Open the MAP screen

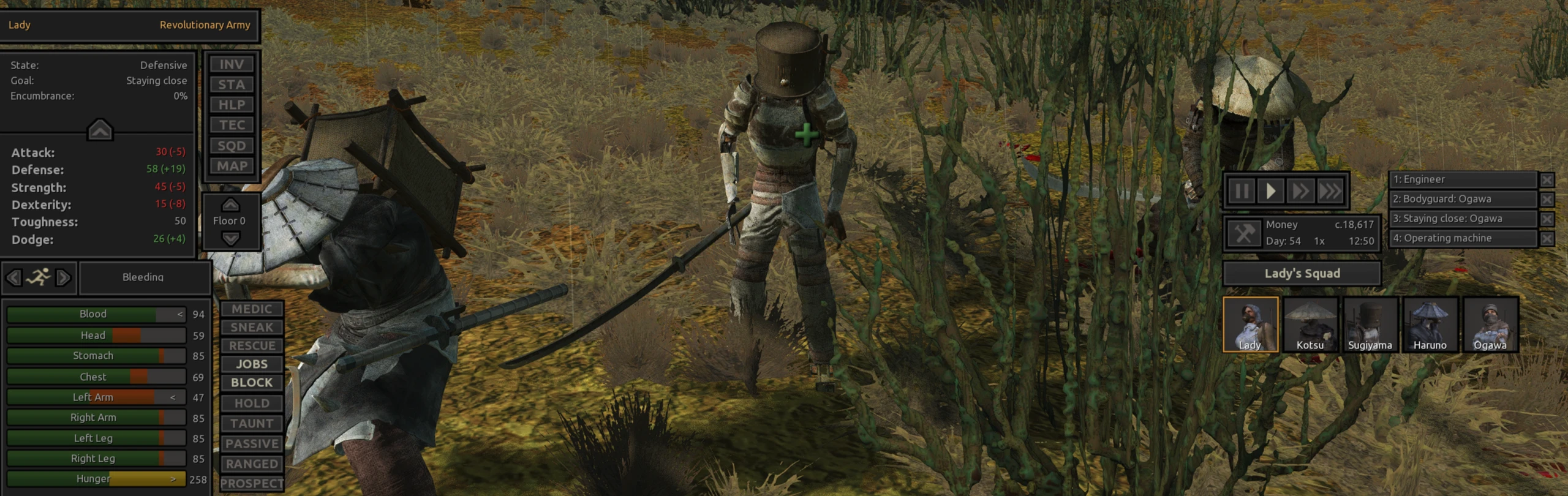coord(232,165)
